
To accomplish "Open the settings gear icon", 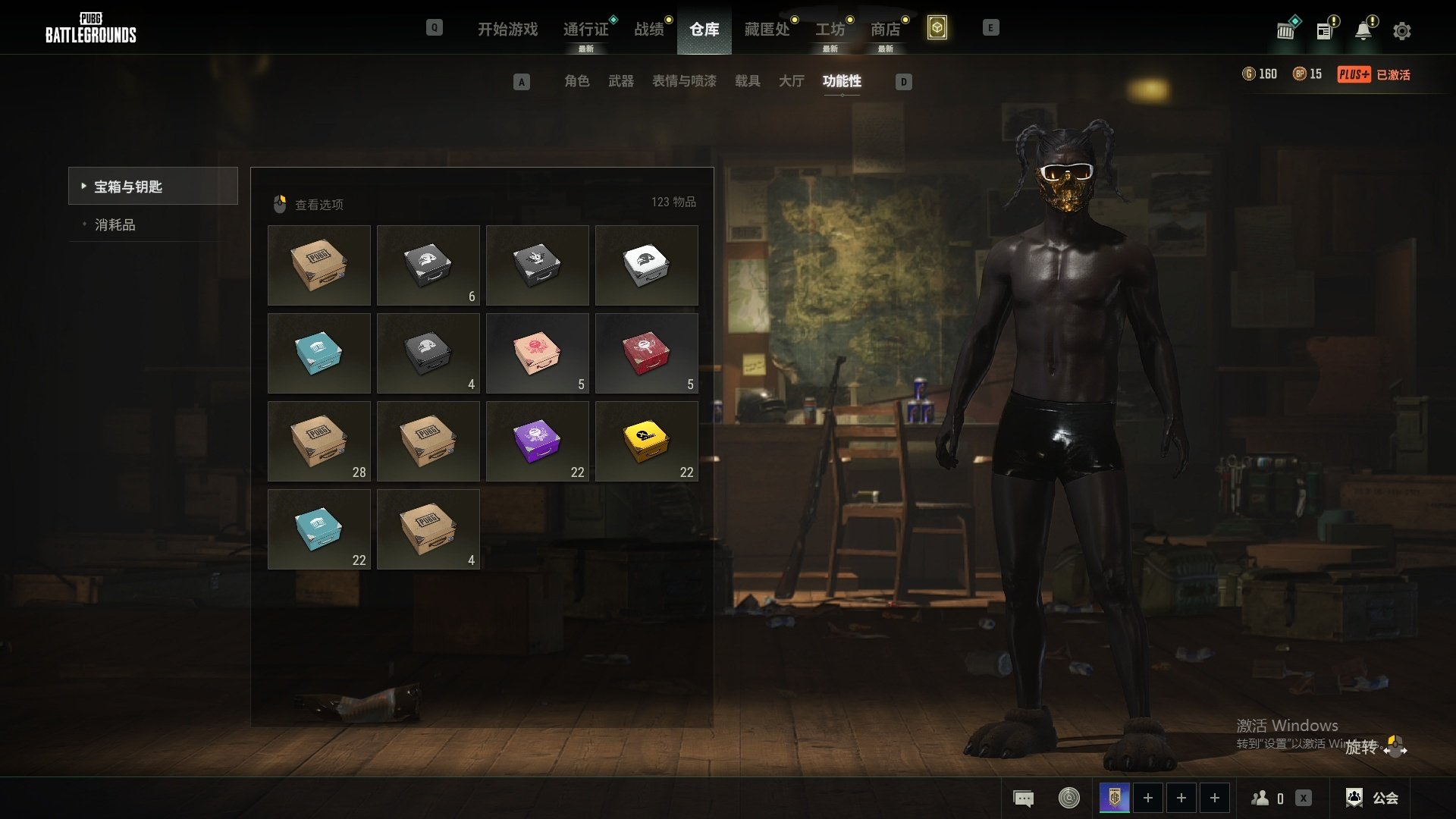I will tap(1401, 31).
